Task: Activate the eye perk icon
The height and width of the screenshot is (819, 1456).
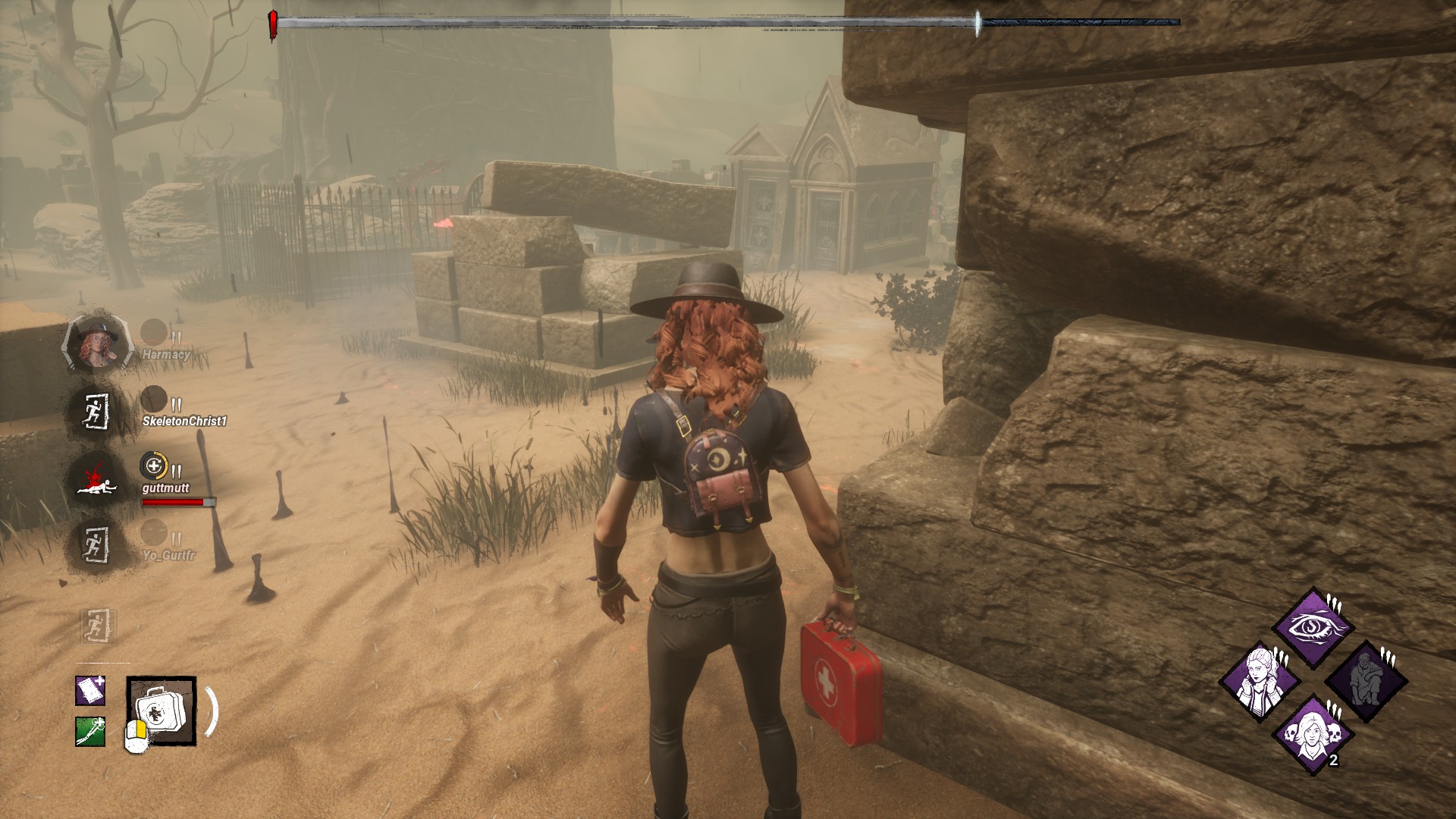Action: (x=1313, y=627)
